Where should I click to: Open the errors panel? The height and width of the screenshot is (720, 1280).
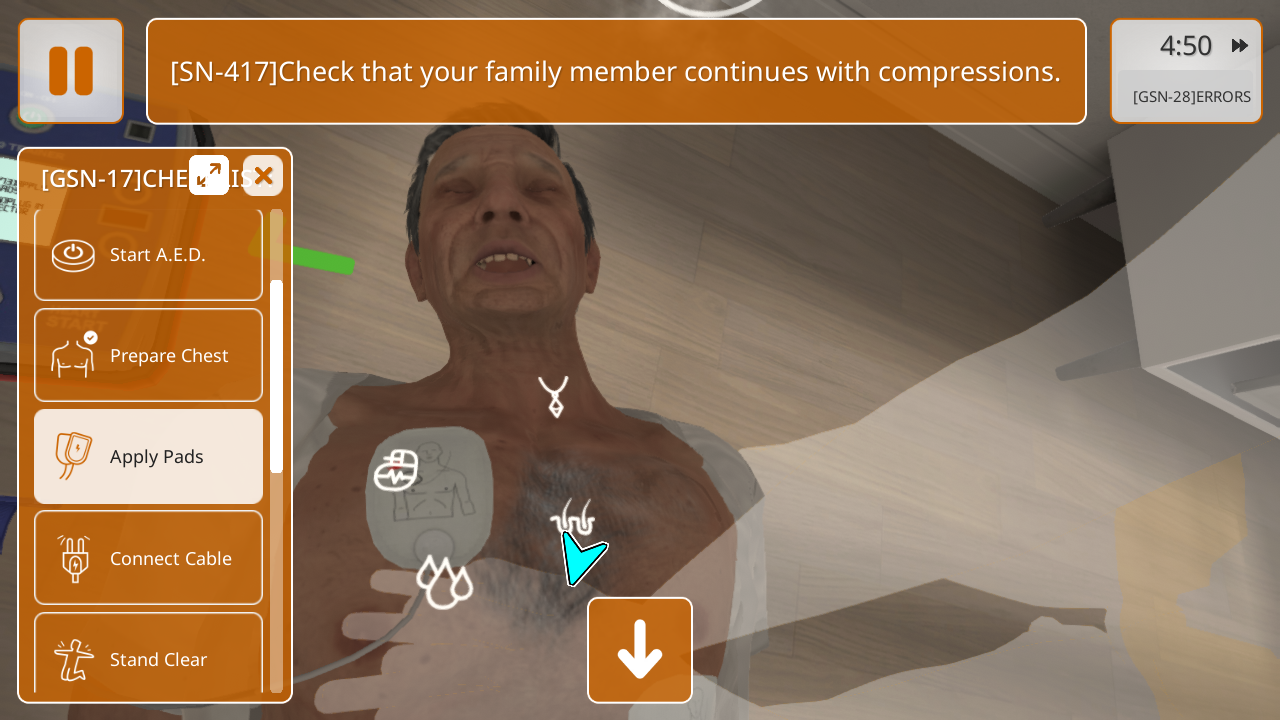point(1191,97)
